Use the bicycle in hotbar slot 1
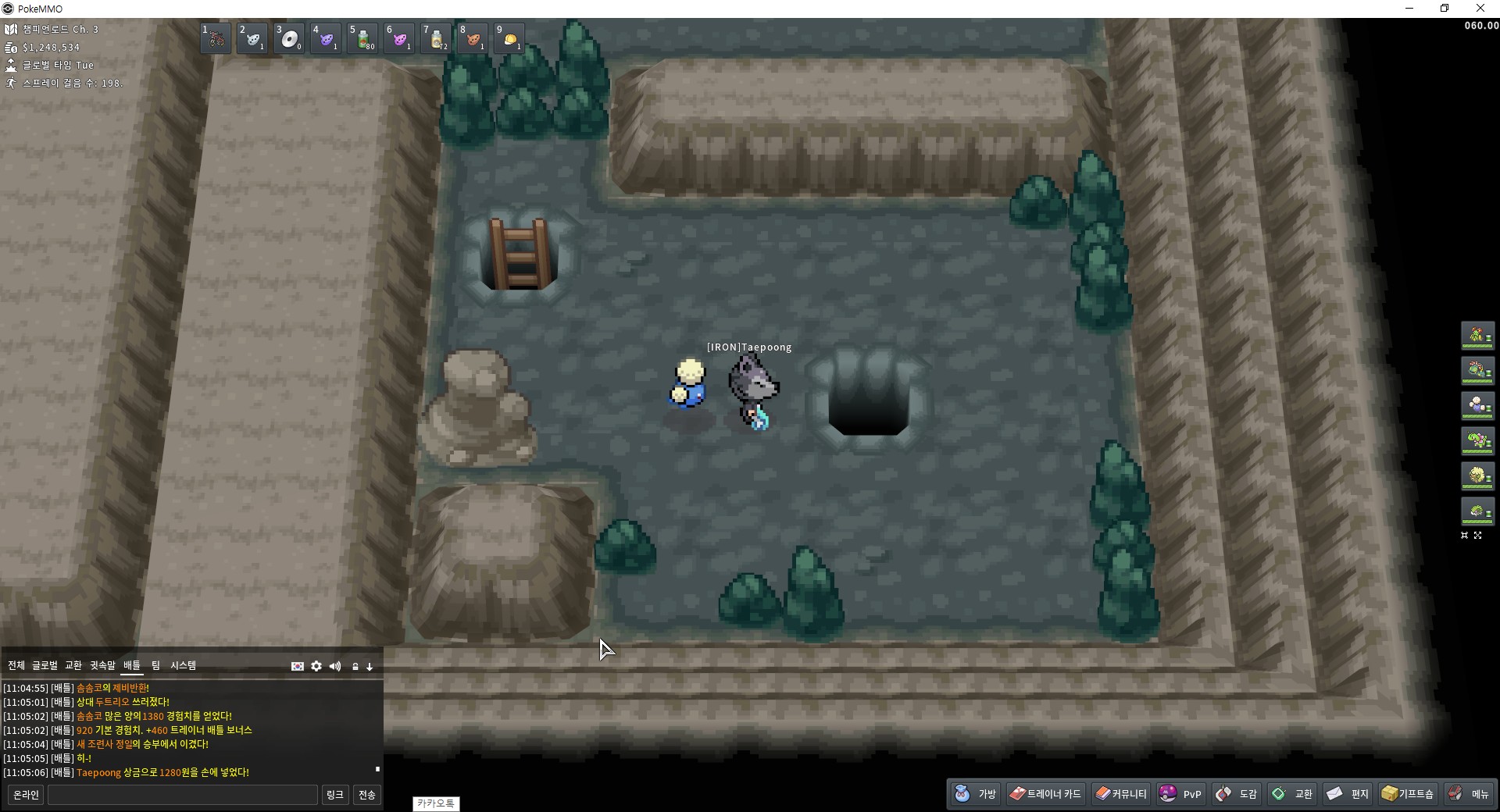The width and height of the screenshot is (1500, 812). coord(216,38)
